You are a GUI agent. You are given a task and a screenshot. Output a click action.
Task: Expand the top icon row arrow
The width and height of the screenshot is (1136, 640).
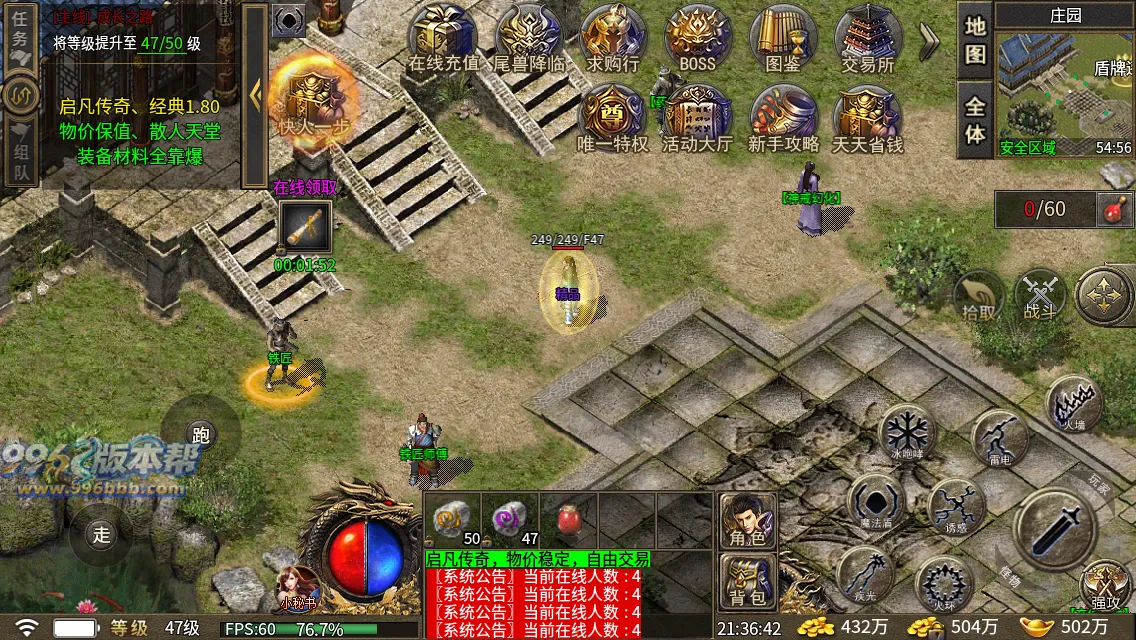tap(928, 38)
